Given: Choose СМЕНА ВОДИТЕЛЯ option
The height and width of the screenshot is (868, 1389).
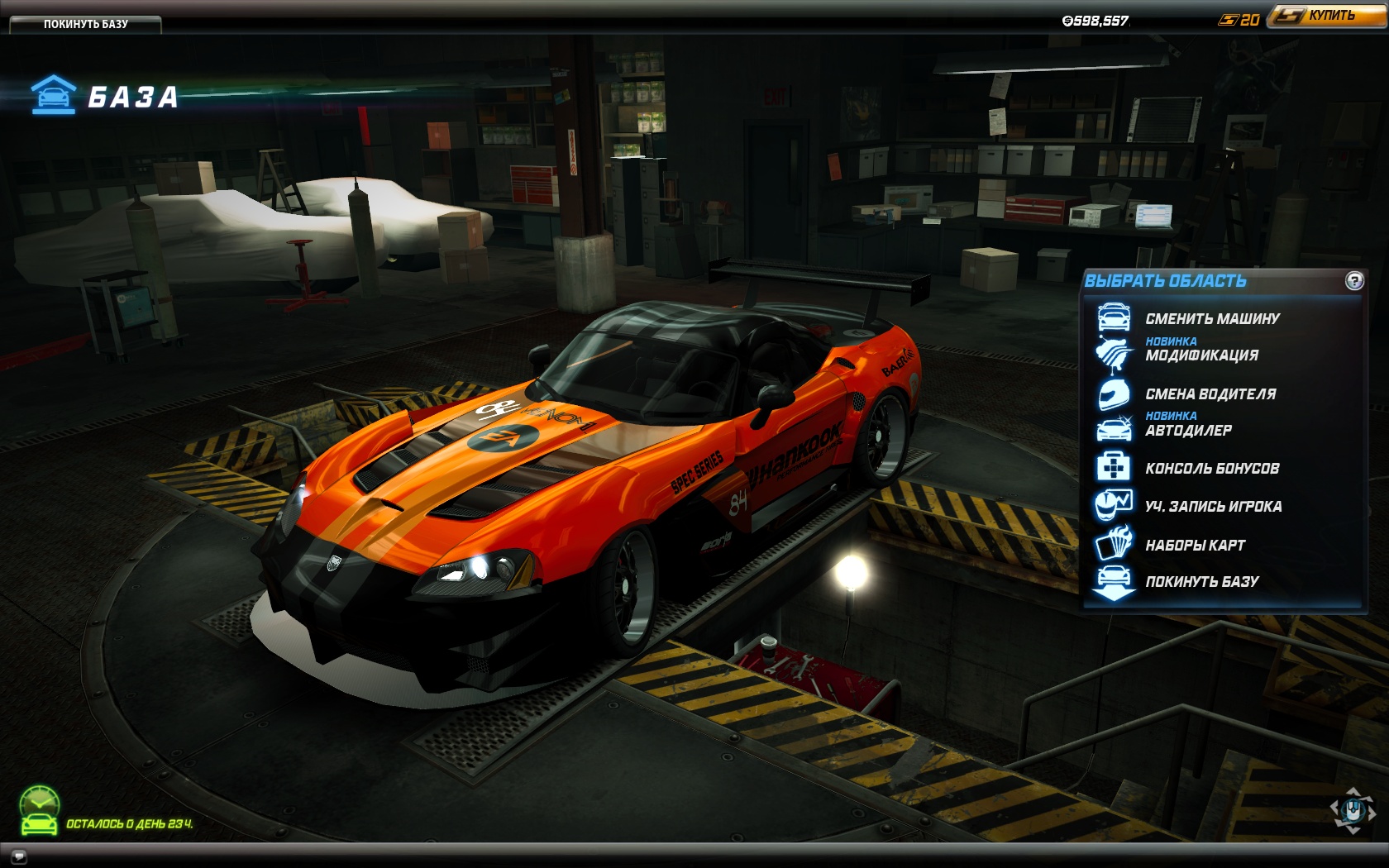Looking at the screenshot, I should click(1210, 393).
